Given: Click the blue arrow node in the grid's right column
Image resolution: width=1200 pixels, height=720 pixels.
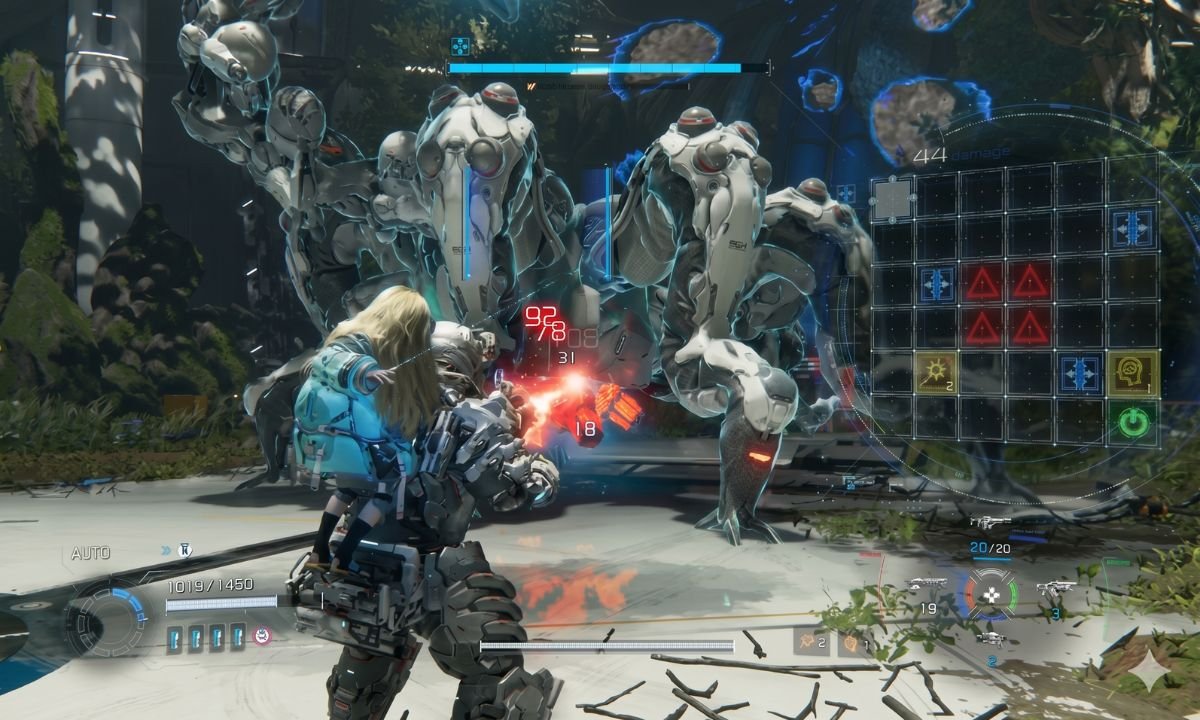Looking at the screenshot, I should (1132, 227).
